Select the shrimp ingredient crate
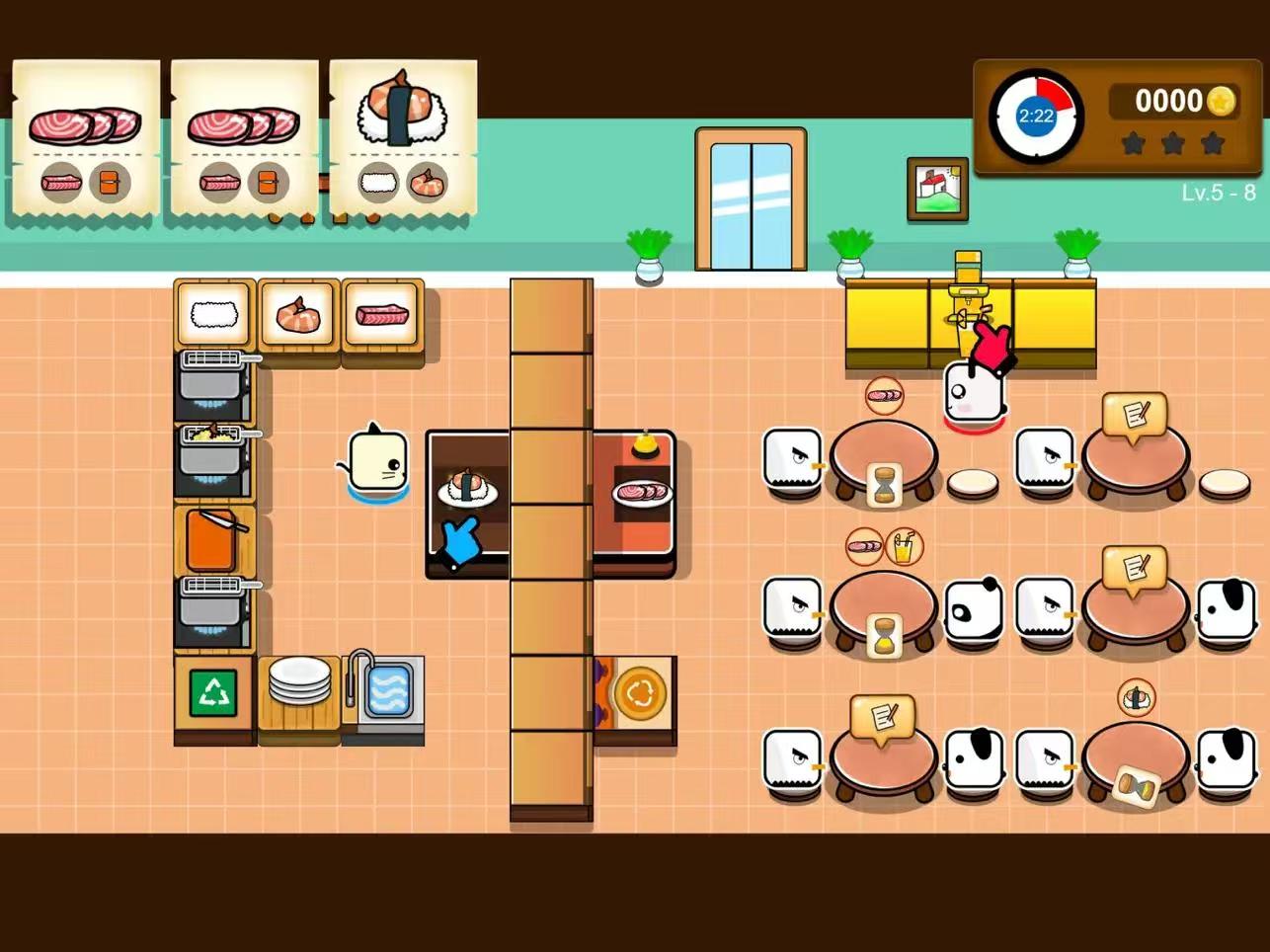 [298, 315]
